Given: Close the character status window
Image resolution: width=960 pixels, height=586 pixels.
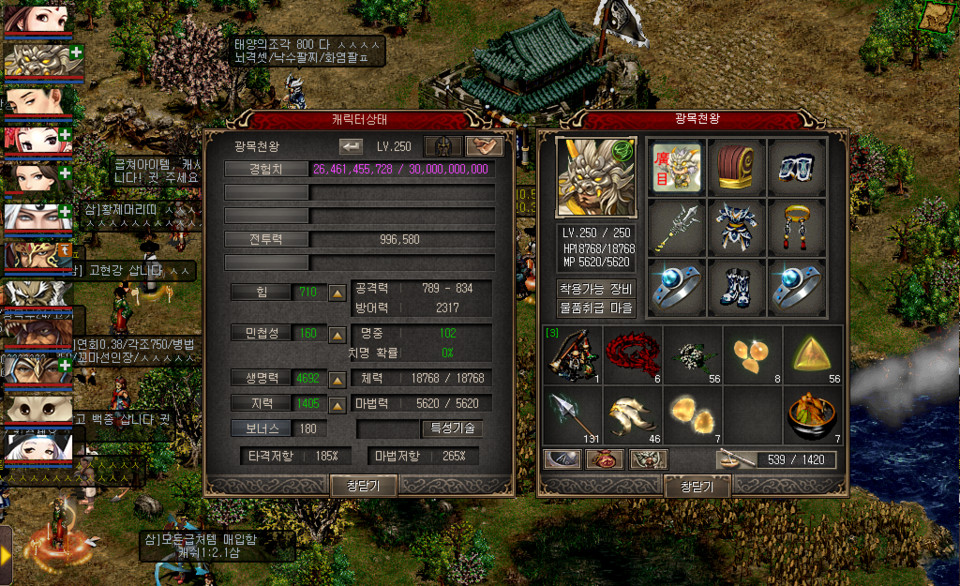Looking at the screenshot, I should pyautogui.click(x=363, y=486).
